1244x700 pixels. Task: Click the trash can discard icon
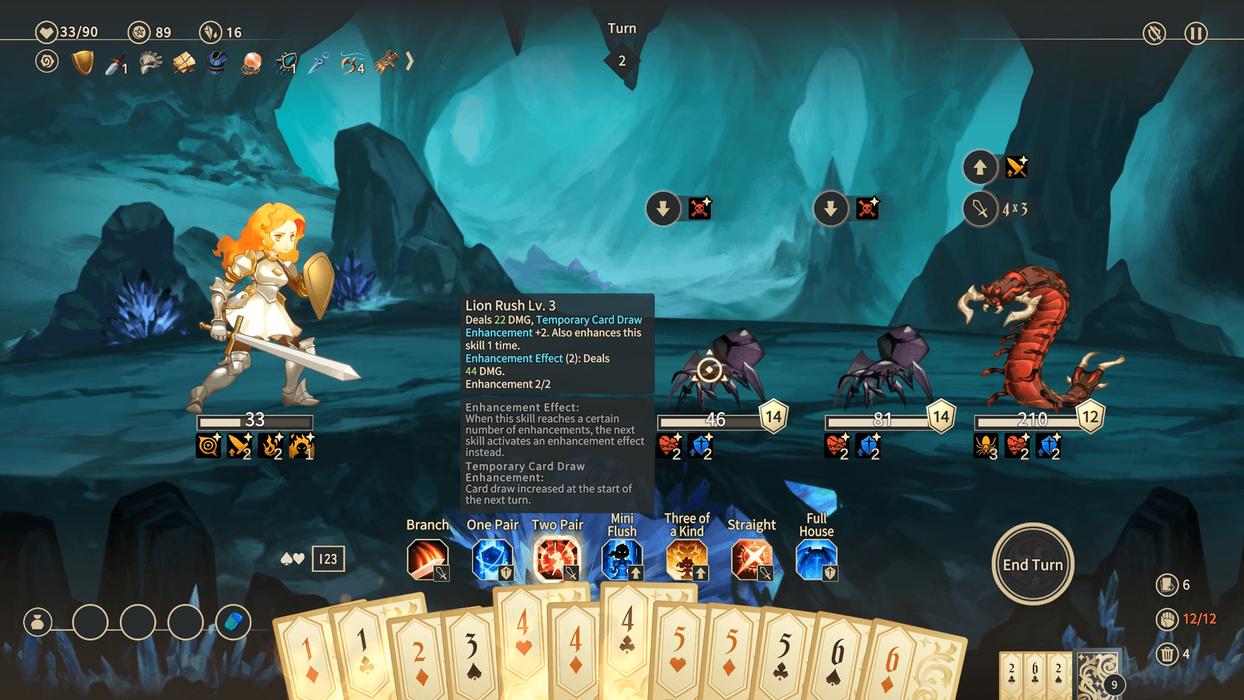[1166, 654]
